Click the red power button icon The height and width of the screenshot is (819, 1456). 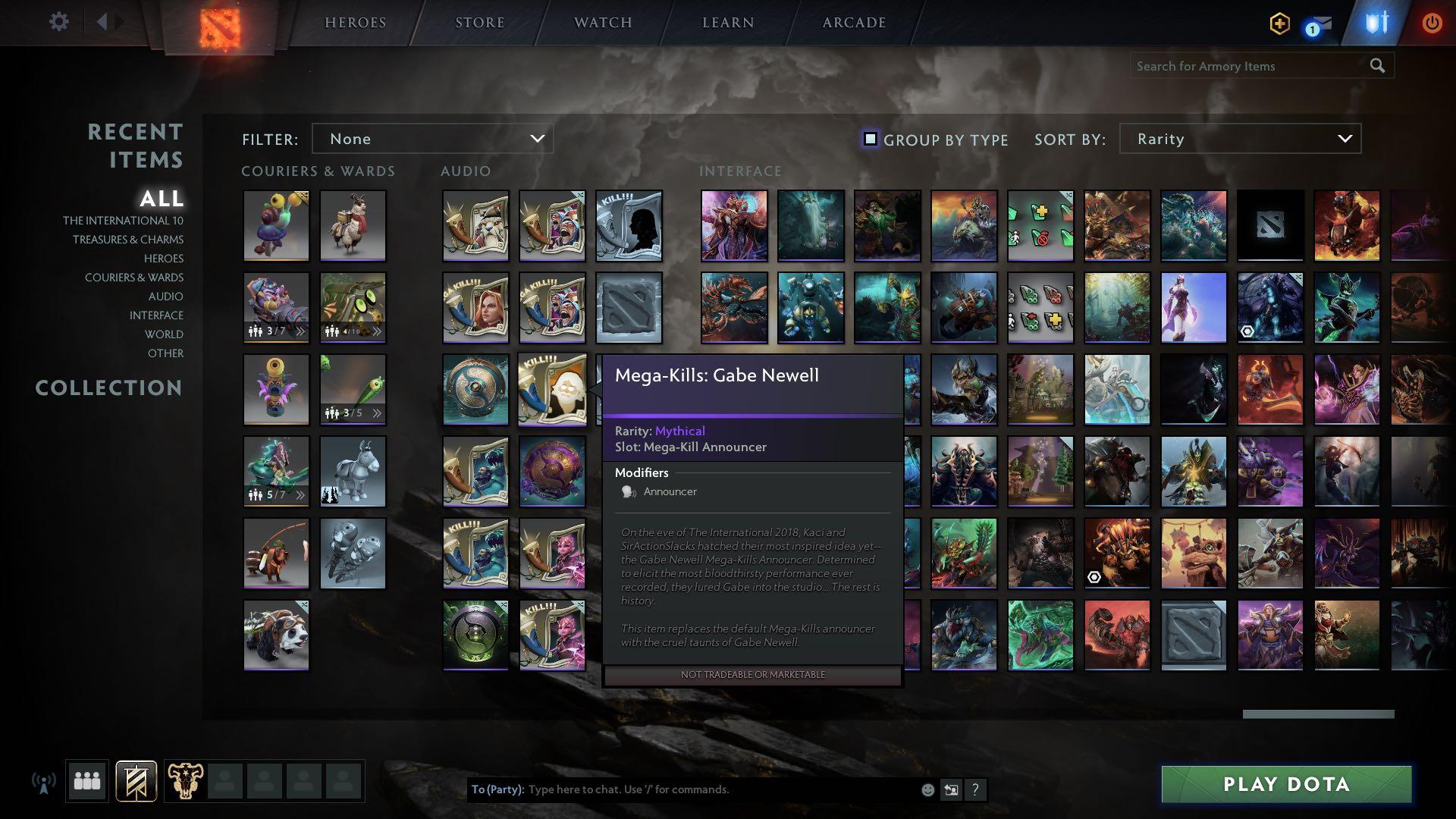[x=1431, y=23]
